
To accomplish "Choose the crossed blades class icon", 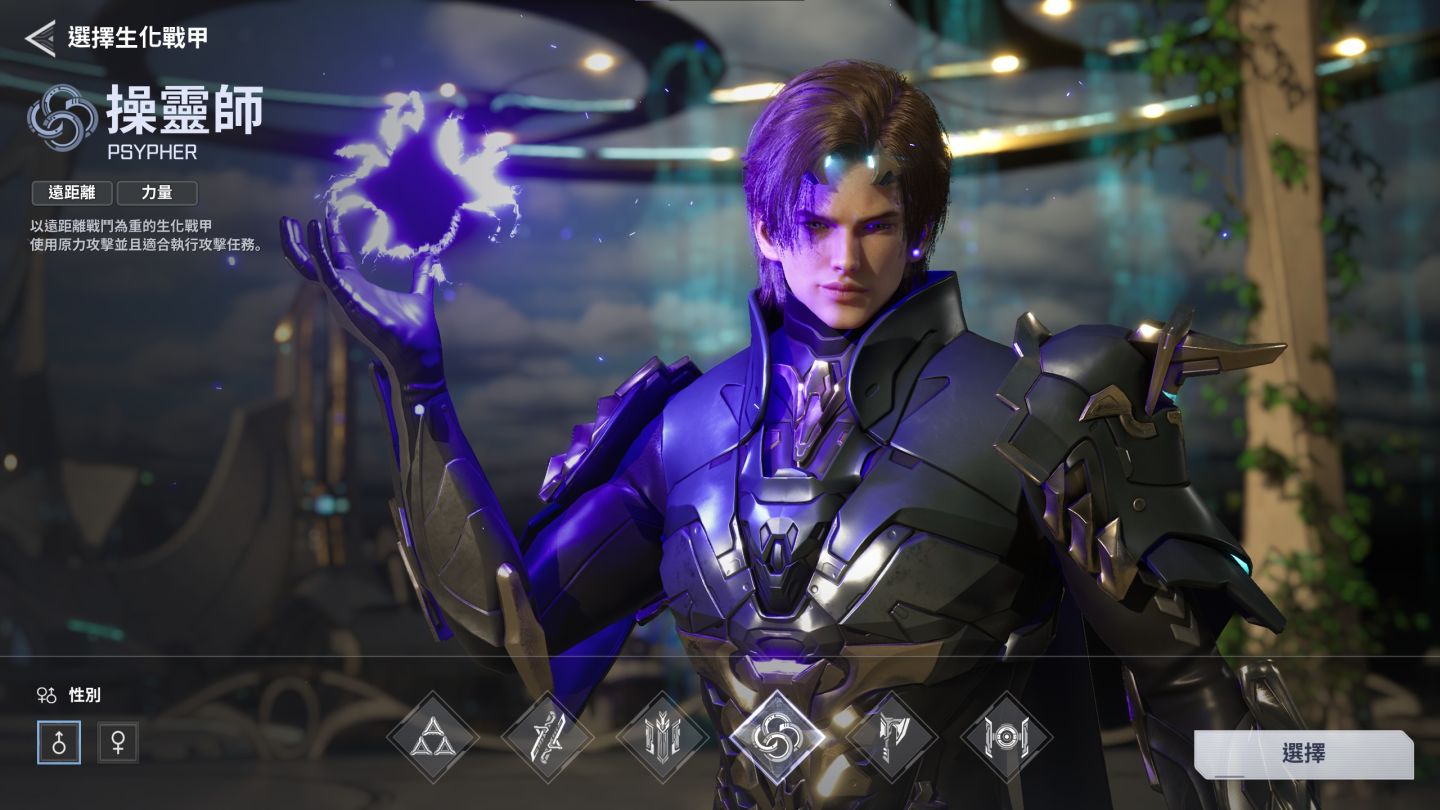I will pos(547,738).
